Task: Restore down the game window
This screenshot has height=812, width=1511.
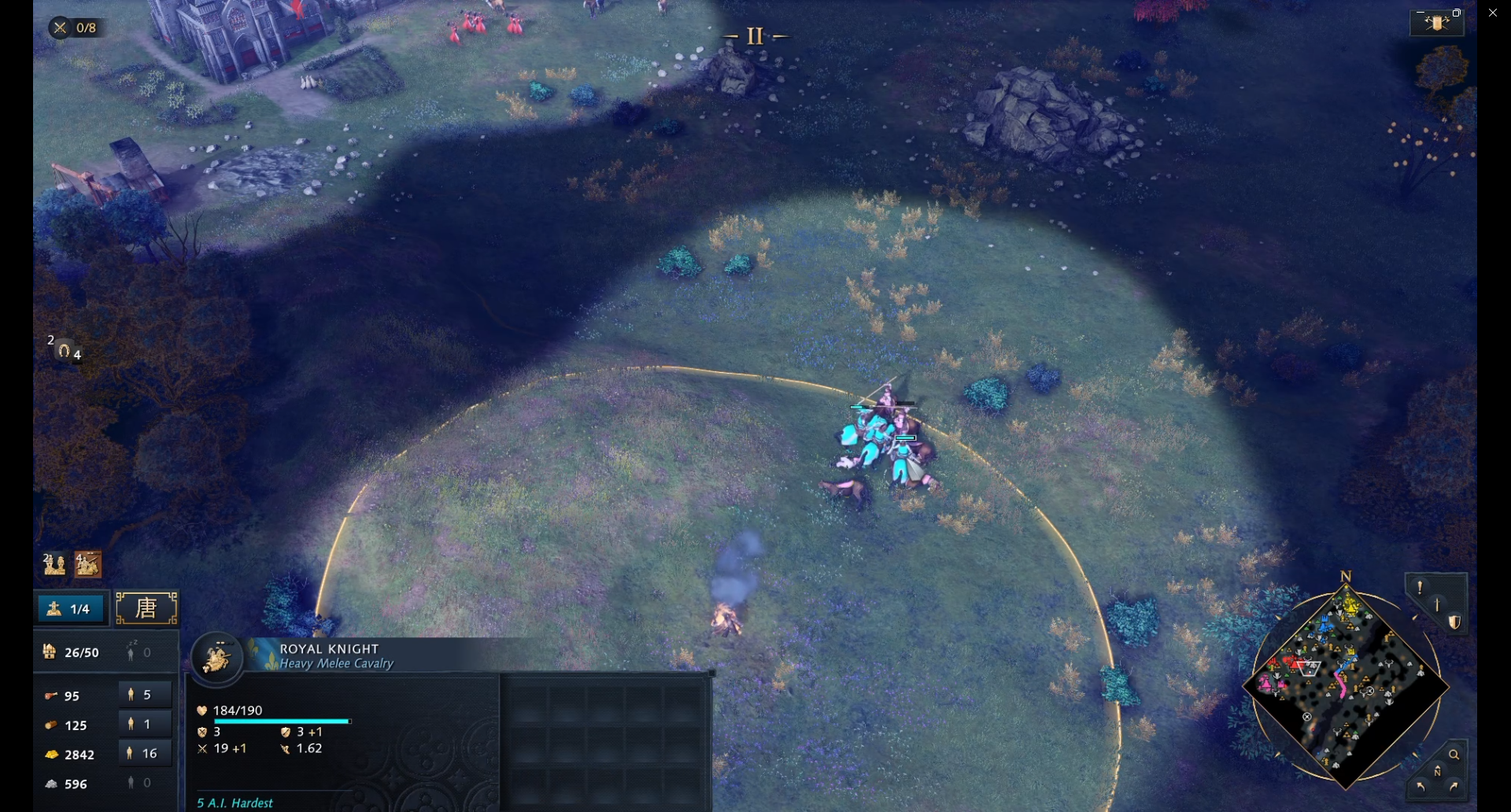Action: [1457, 13]
